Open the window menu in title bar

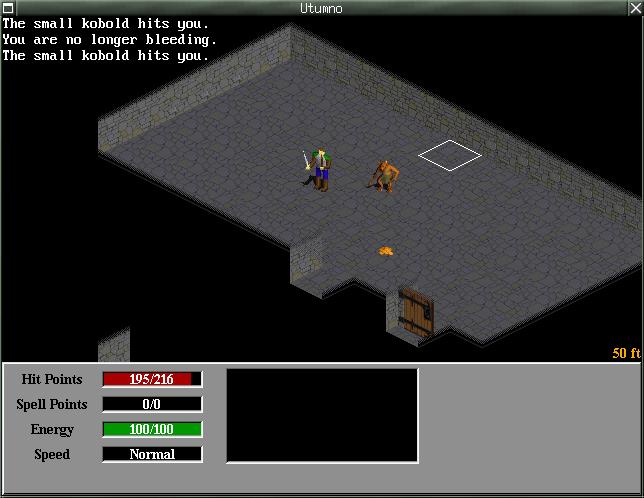coord(9,8)
